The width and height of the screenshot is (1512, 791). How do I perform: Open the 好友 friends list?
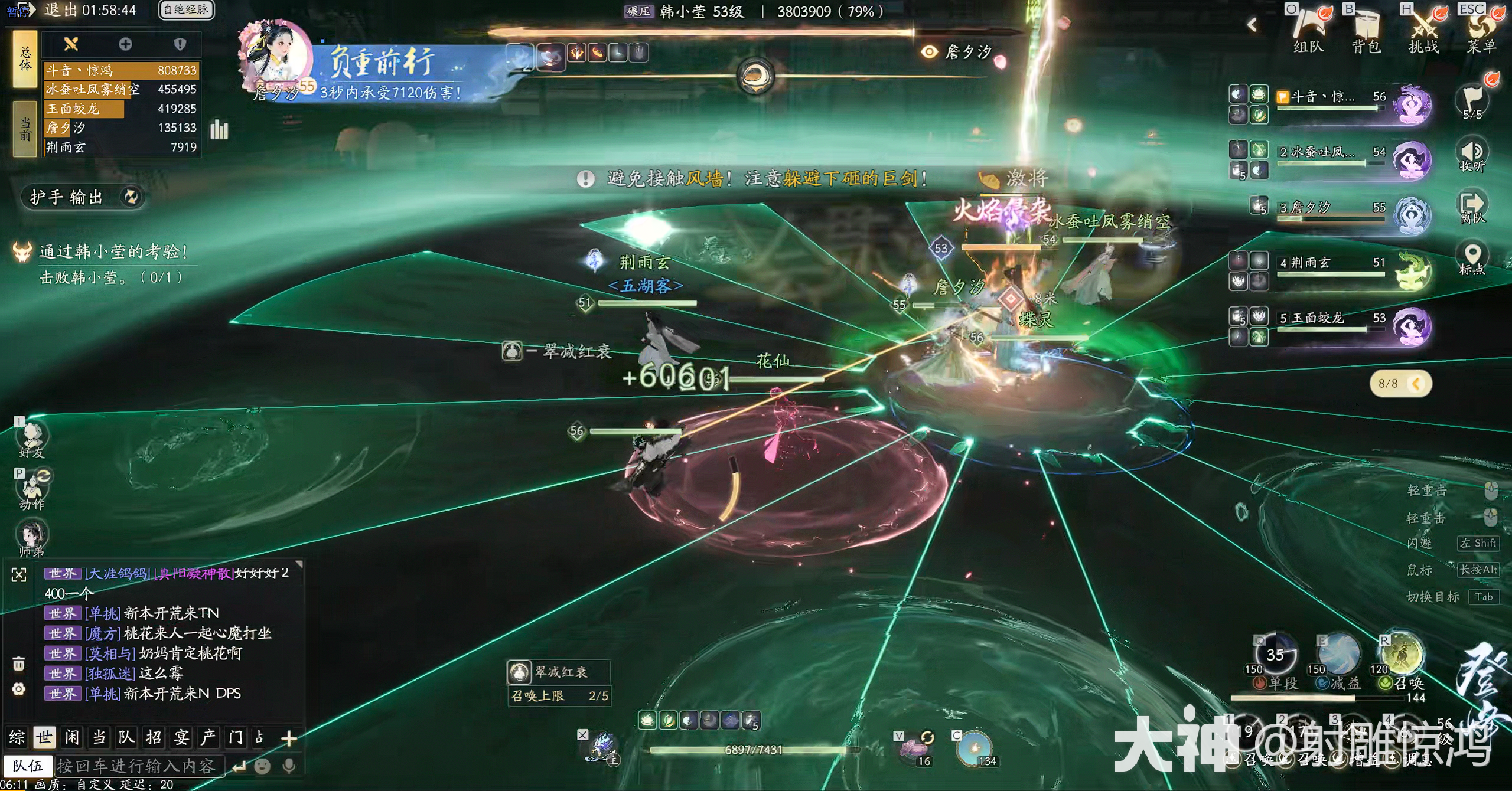point(31,440)
